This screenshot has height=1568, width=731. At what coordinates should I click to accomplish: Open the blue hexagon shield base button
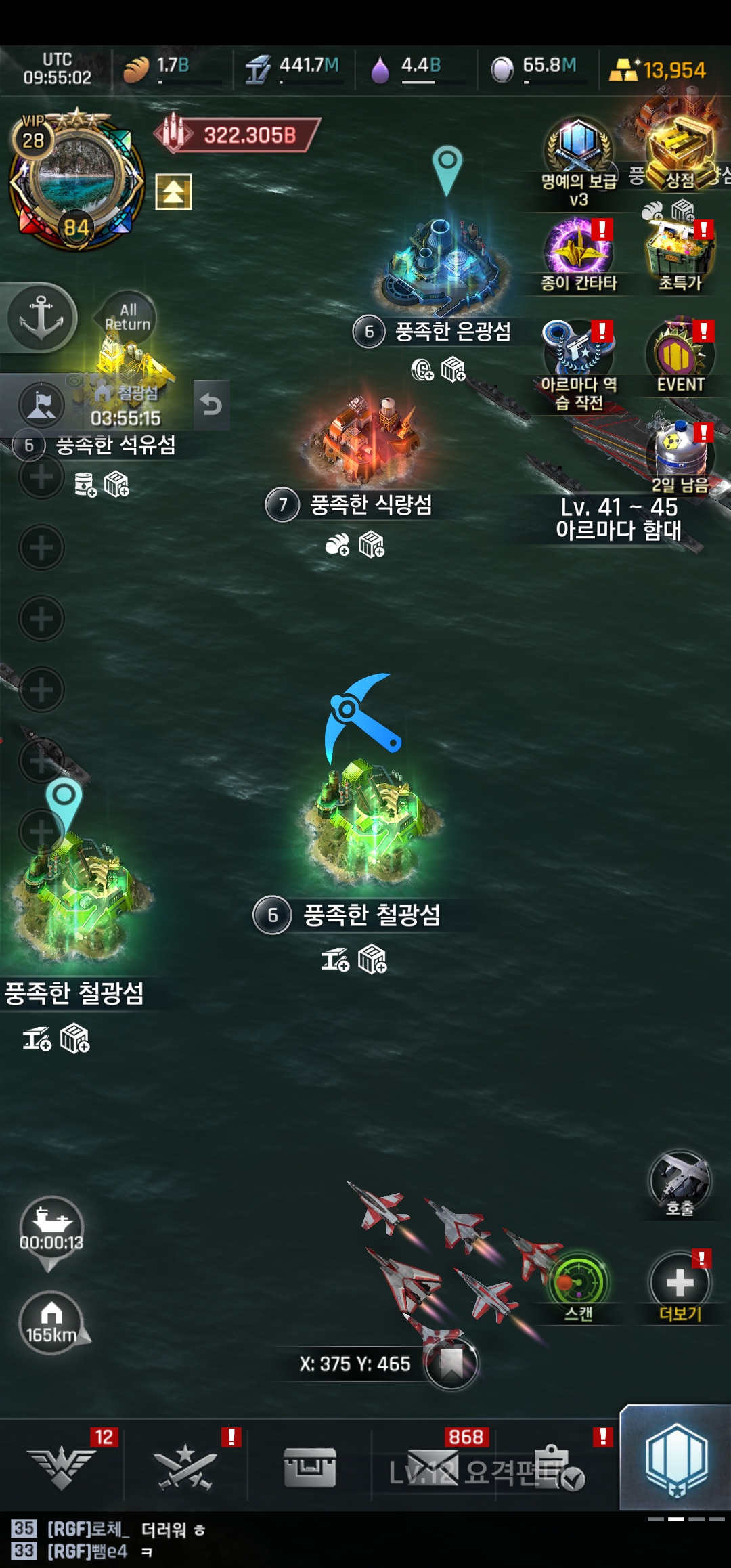pos(675,1459)
